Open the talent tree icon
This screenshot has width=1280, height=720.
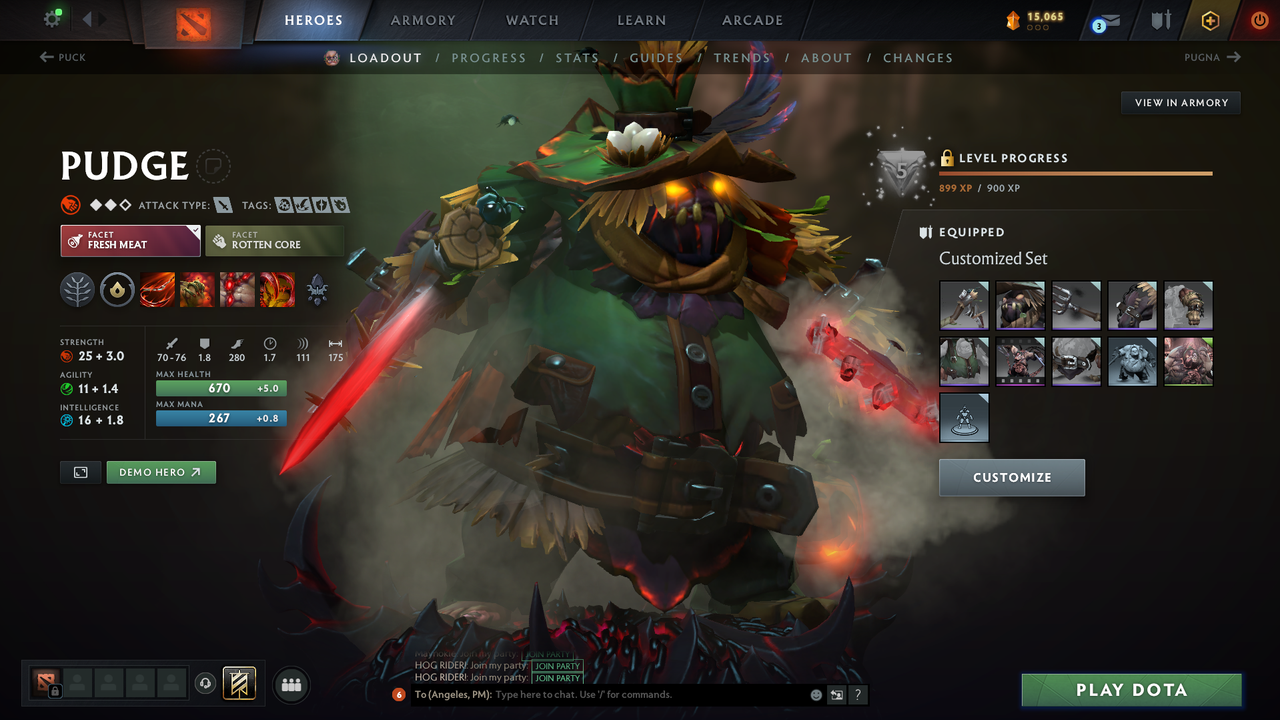click(x=77, y=290)
